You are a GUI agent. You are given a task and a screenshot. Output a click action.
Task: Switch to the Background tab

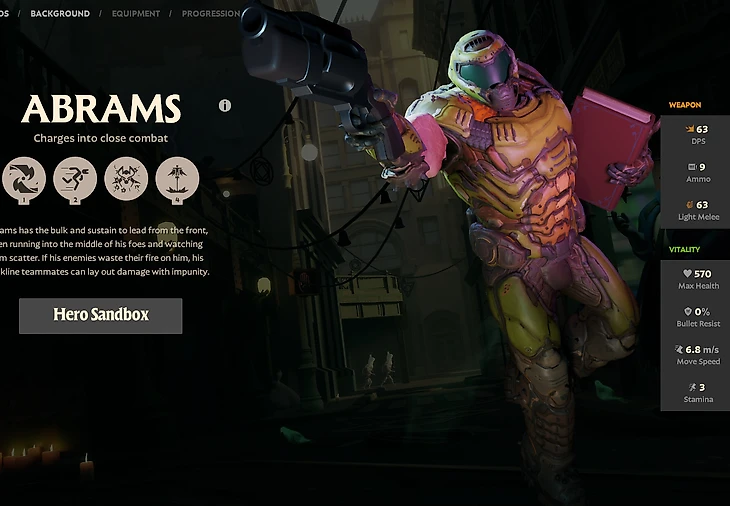pyautogui.click(x=59, y=14)
